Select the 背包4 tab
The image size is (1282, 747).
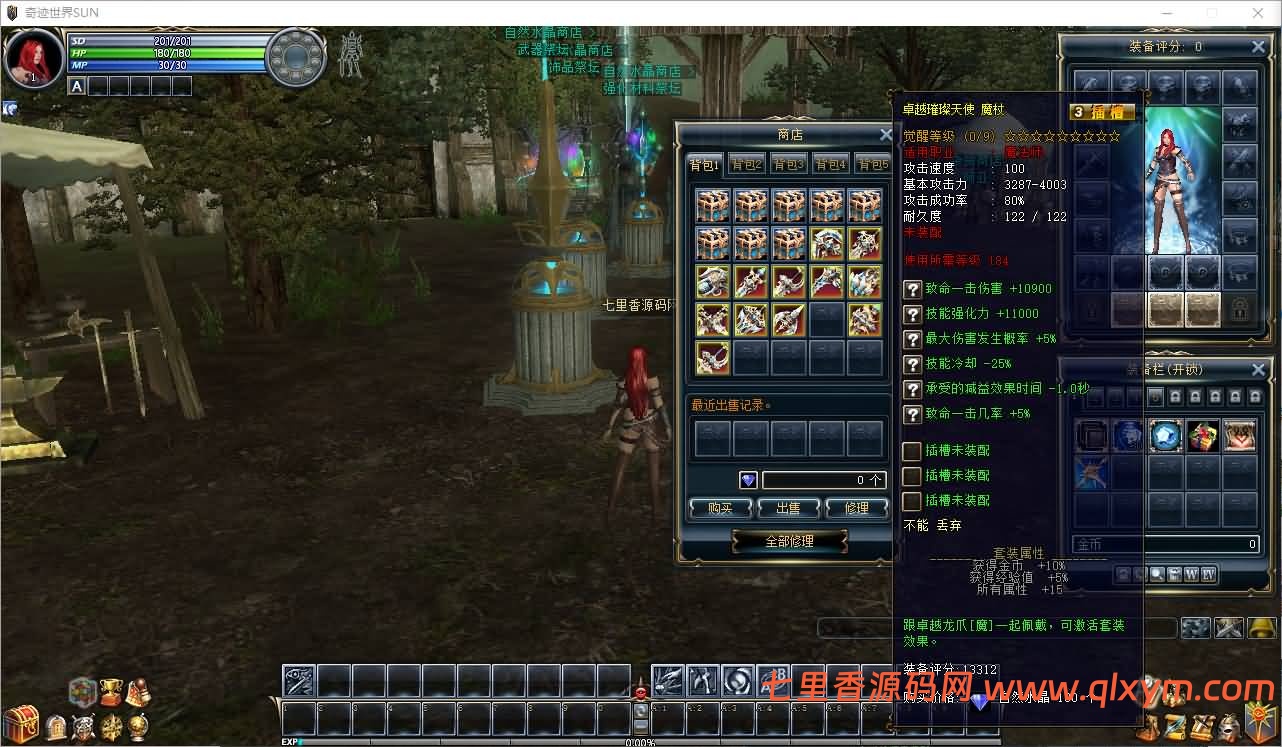(830, 165)
